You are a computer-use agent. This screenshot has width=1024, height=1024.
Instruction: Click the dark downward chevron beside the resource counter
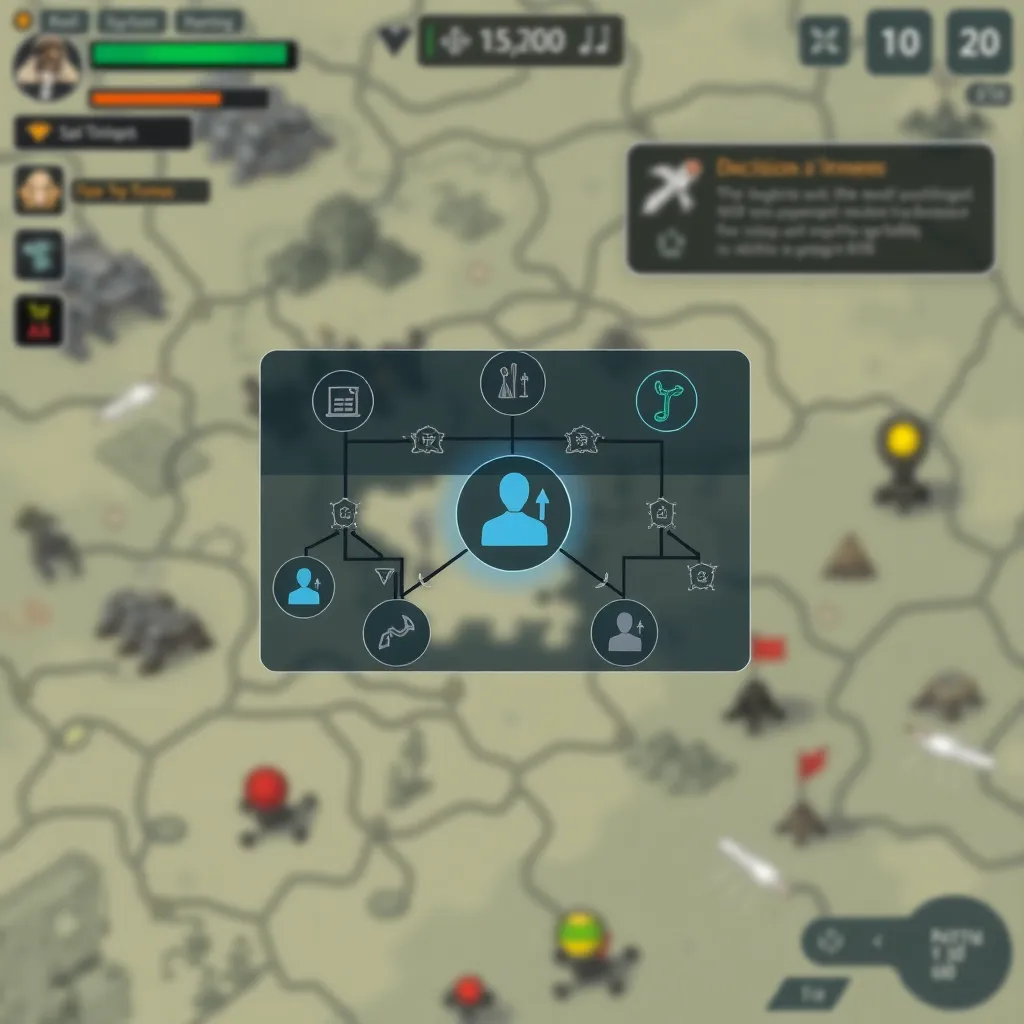[x=395, y=40]
